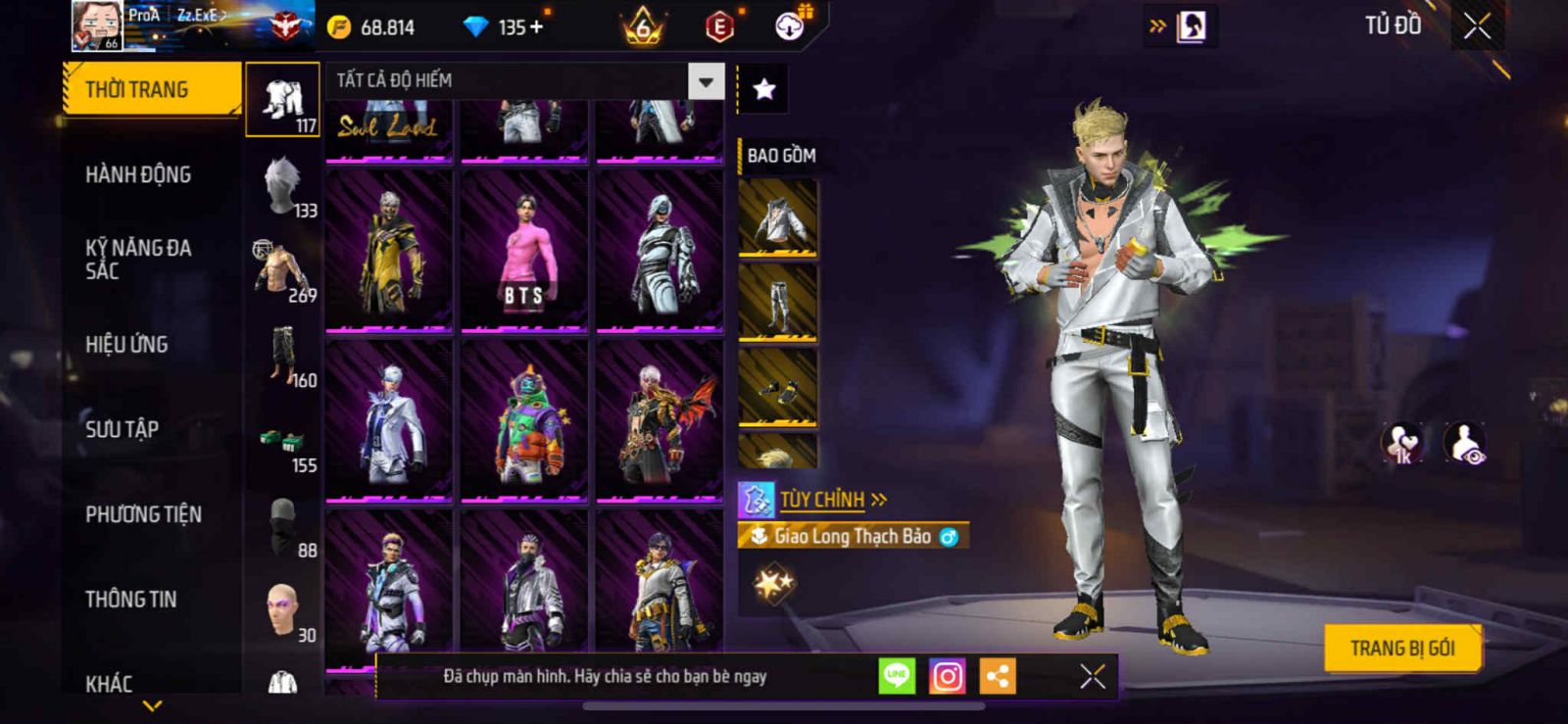Dismiss the screenshot share banner
The width and height of the screenshot is (1568, 724).
point(1092,676)
